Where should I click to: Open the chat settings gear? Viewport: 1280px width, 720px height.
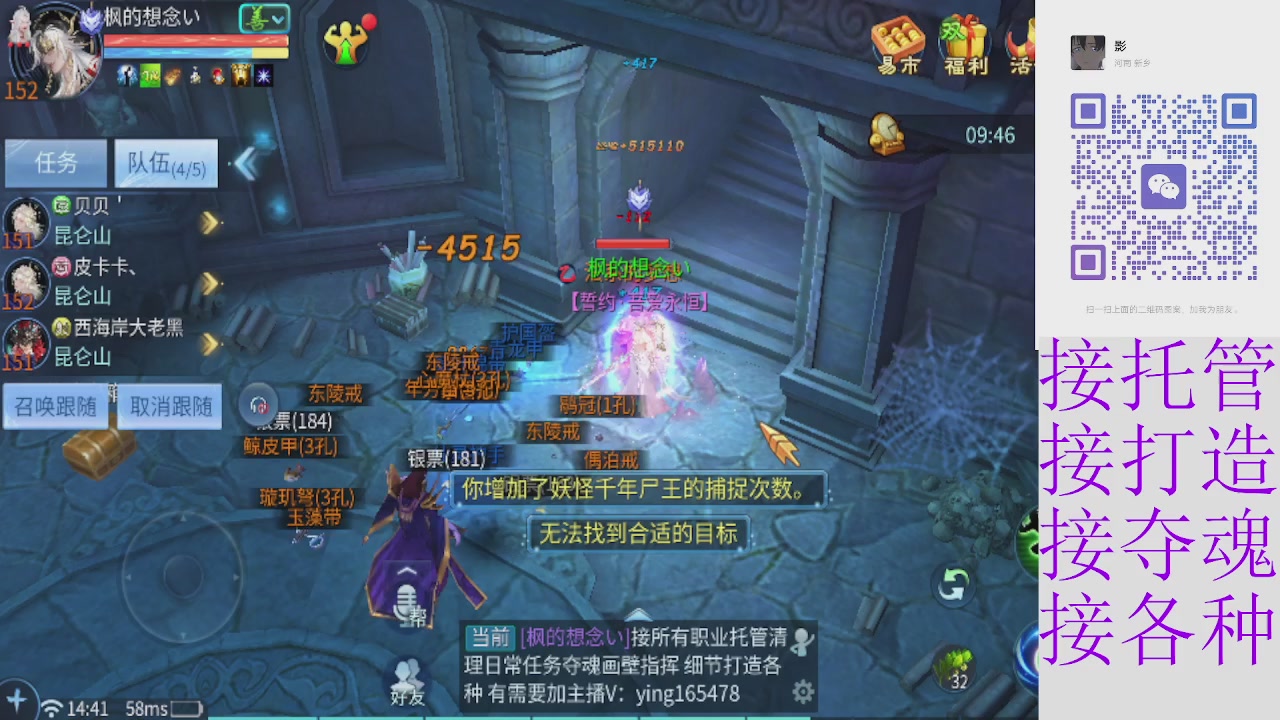(800, 690)
